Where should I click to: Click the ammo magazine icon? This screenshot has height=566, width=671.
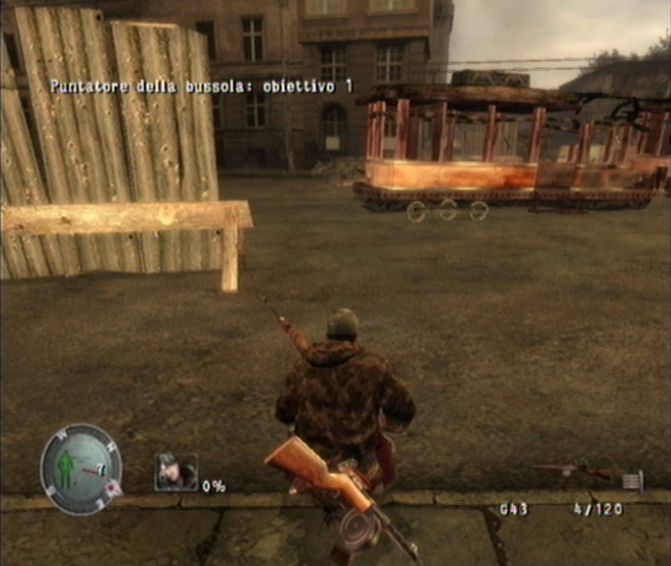(632, 481)
